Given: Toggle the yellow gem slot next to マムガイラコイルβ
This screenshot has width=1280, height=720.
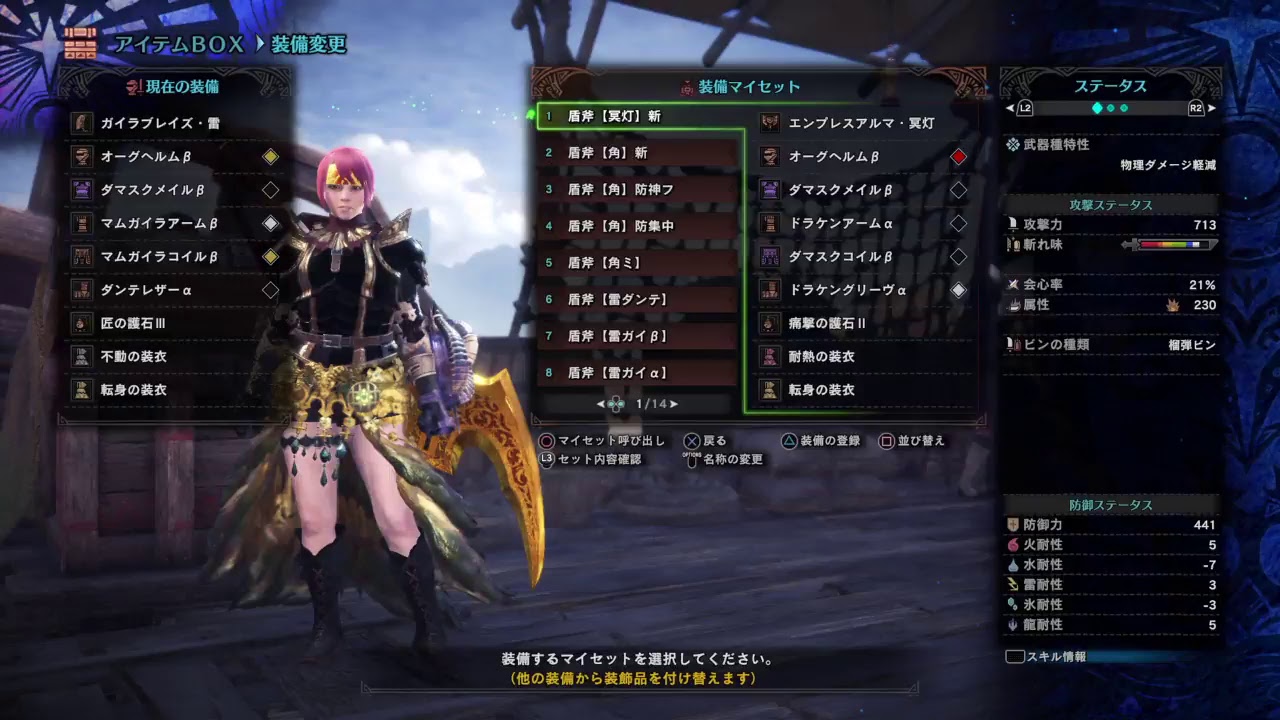Looking at the screenshot, I should 270,256.
